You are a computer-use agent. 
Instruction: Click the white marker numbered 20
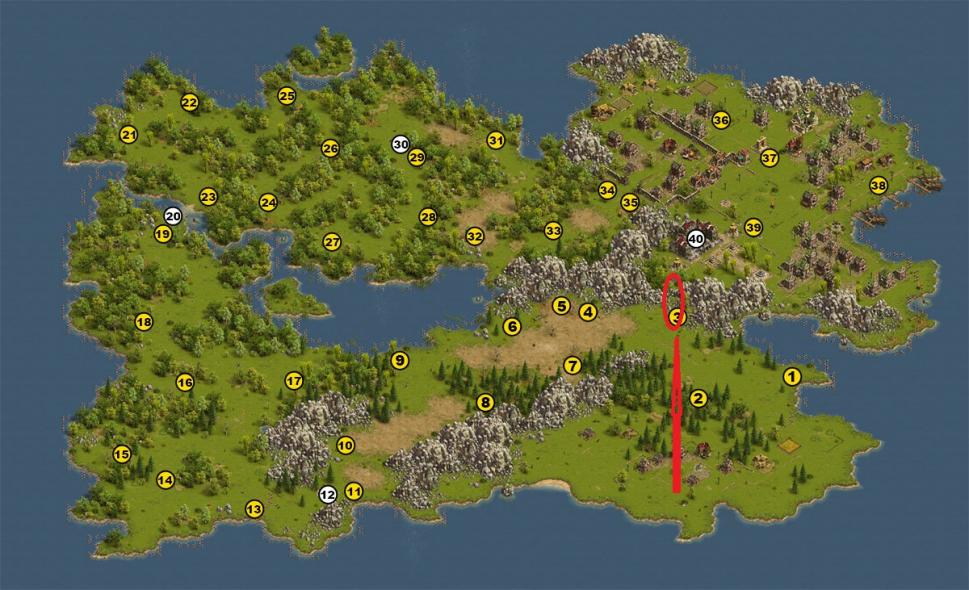[173, 215]
